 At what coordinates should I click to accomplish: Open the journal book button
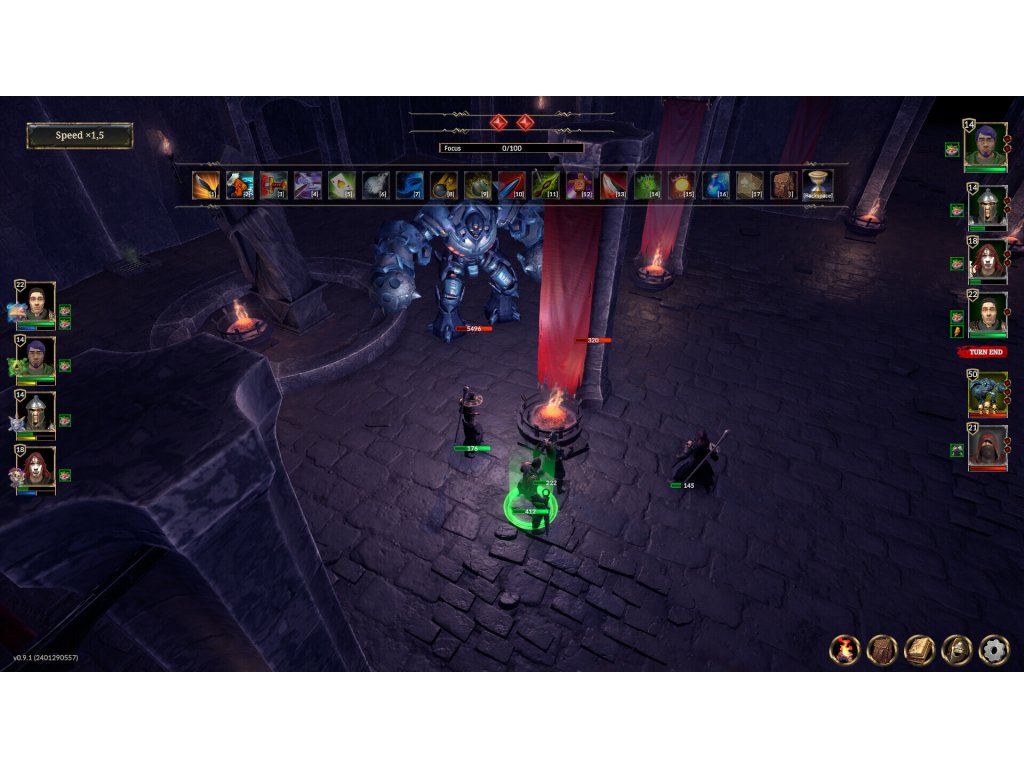pos(920,650)
